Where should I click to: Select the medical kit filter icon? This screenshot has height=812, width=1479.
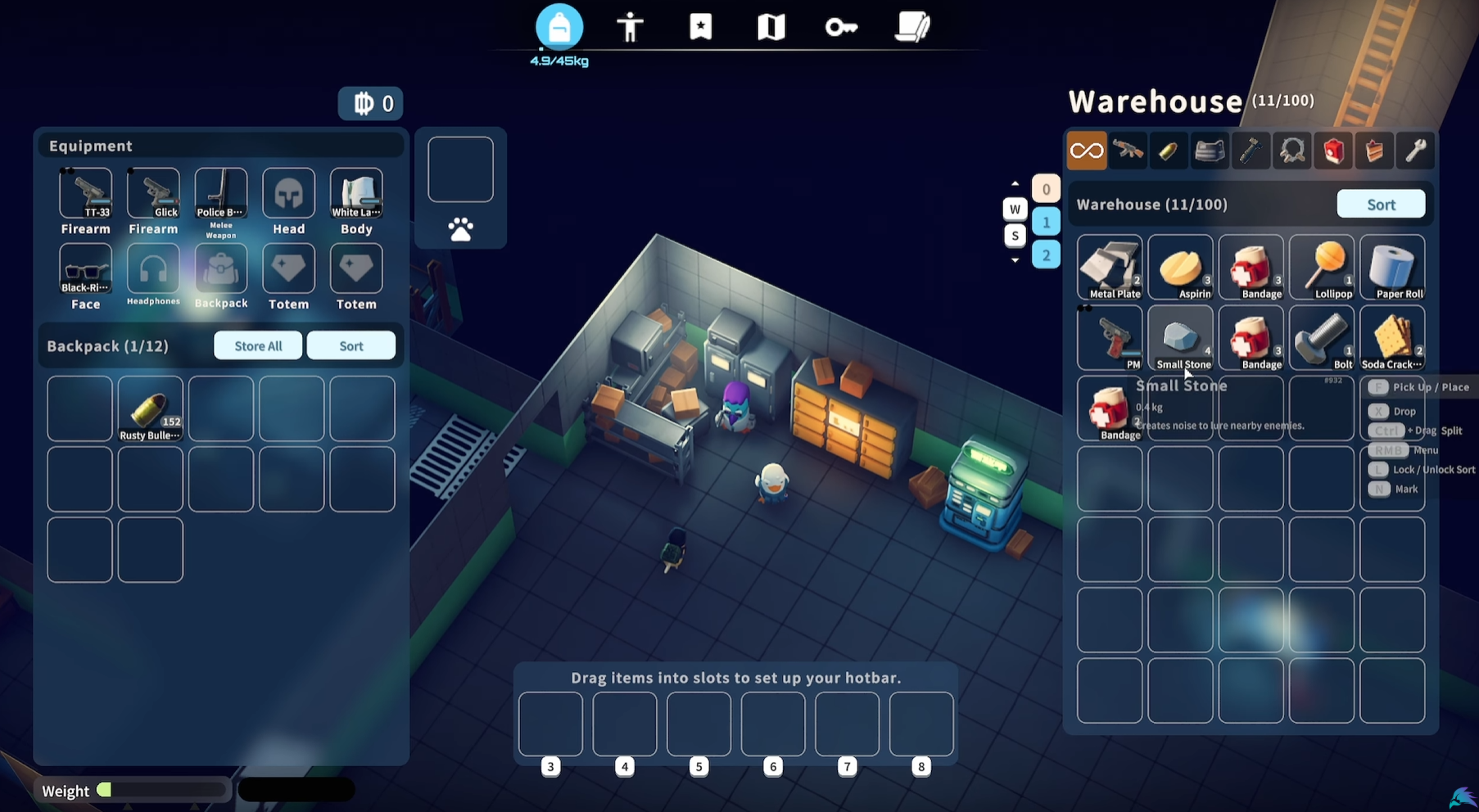coord(1333,151)
